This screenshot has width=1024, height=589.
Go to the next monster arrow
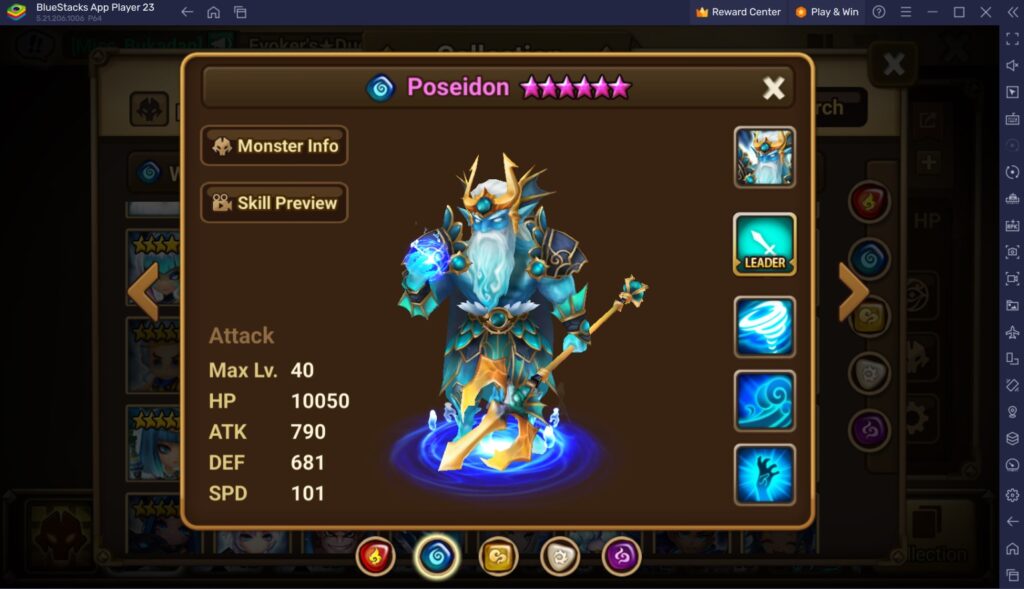coord(853,292)
